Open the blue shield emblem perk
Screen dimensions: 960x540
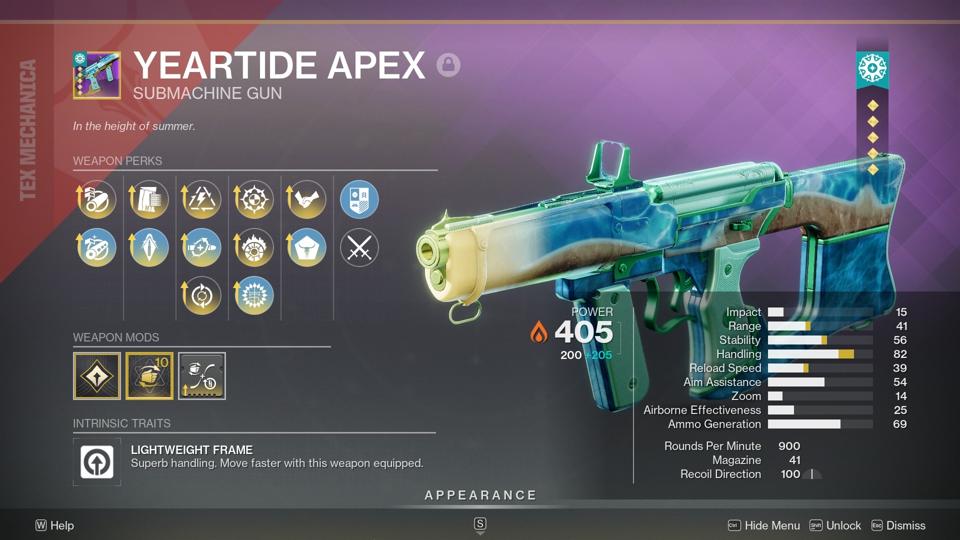coord(359,200)
